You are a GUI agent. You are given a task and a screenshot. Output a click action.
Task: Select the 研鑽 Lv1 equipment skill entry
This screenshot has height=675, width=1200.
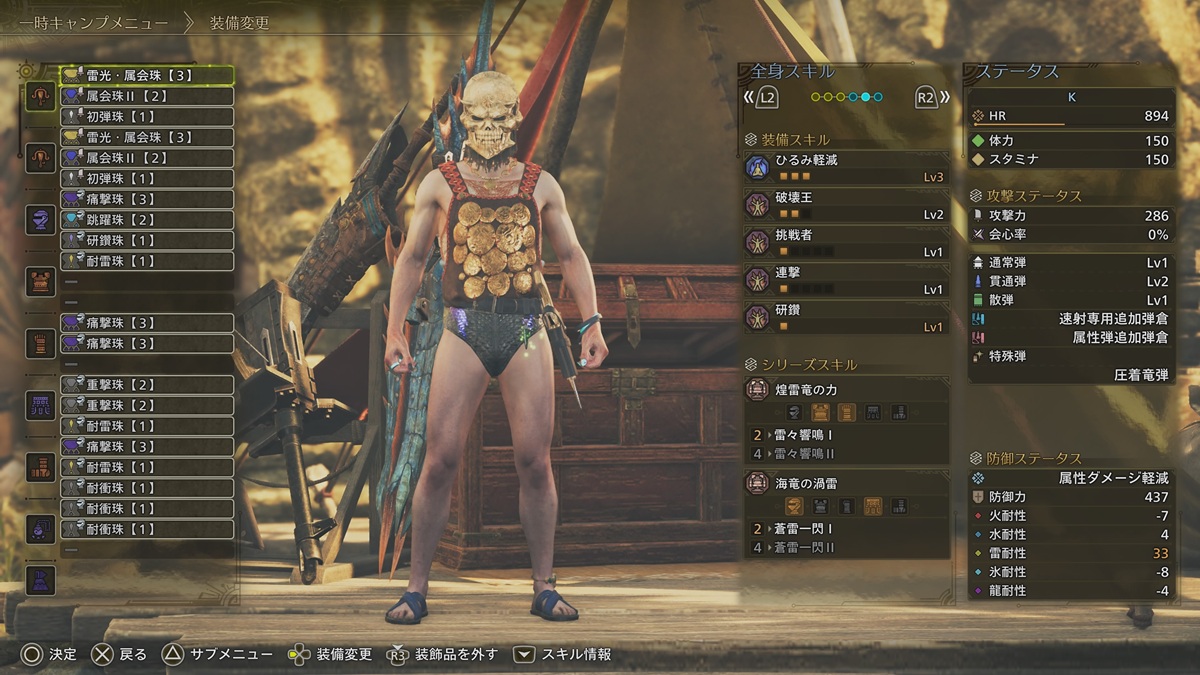(846, 317)
